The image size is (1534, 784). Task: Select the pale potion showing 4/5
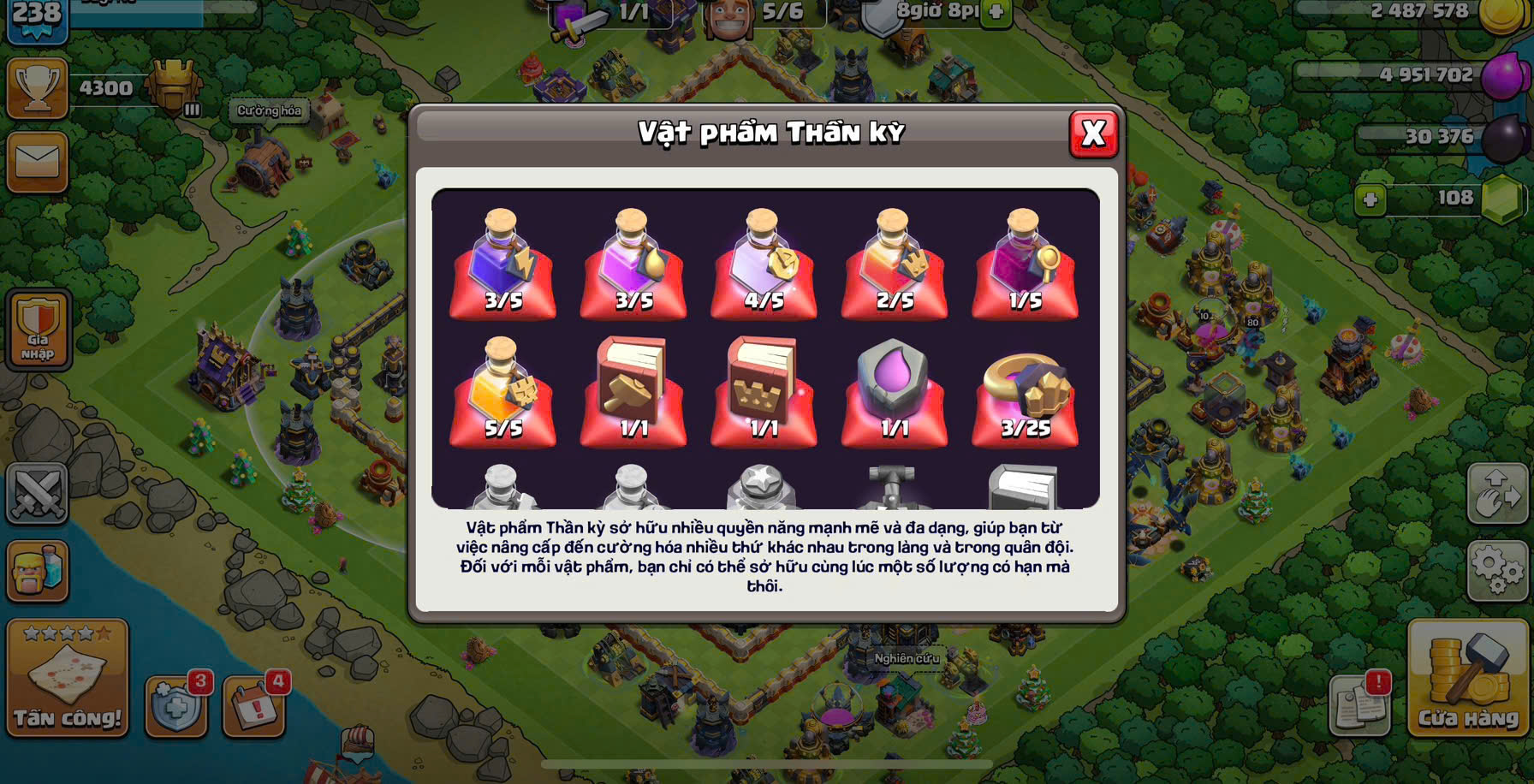pos(764,264)
